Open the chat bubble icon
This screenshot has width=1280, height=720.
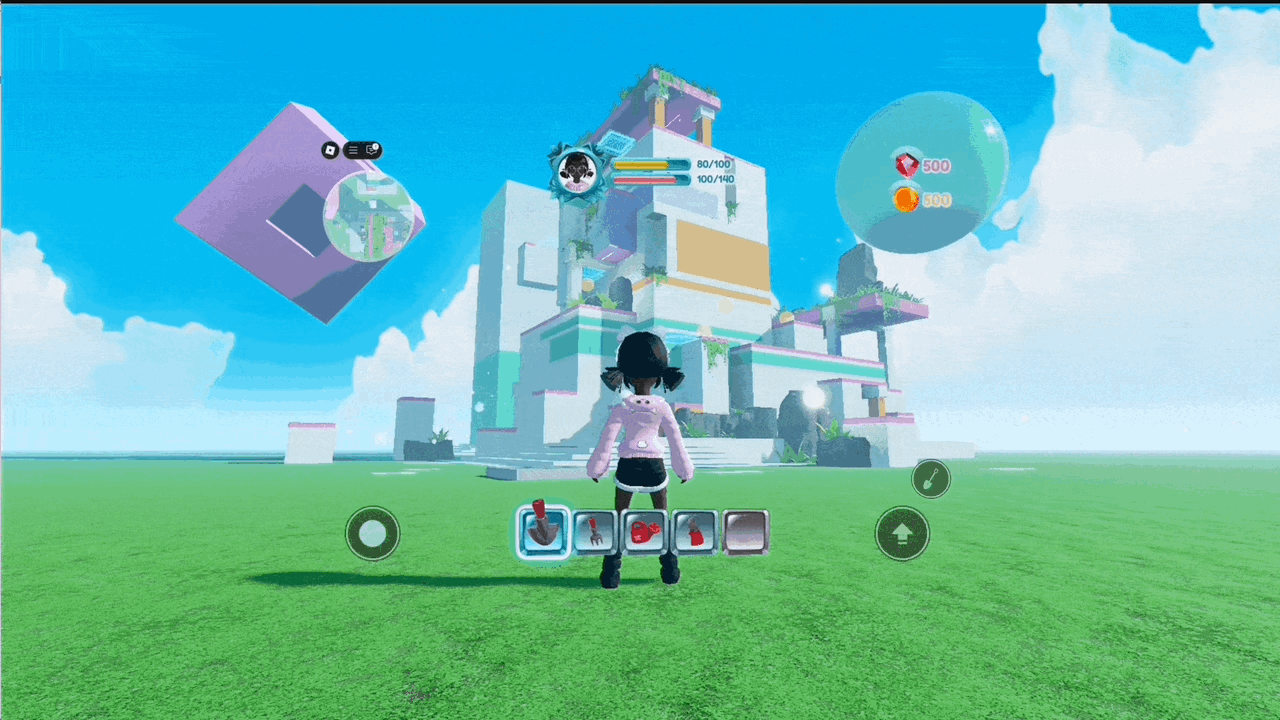tap(372, 150)
